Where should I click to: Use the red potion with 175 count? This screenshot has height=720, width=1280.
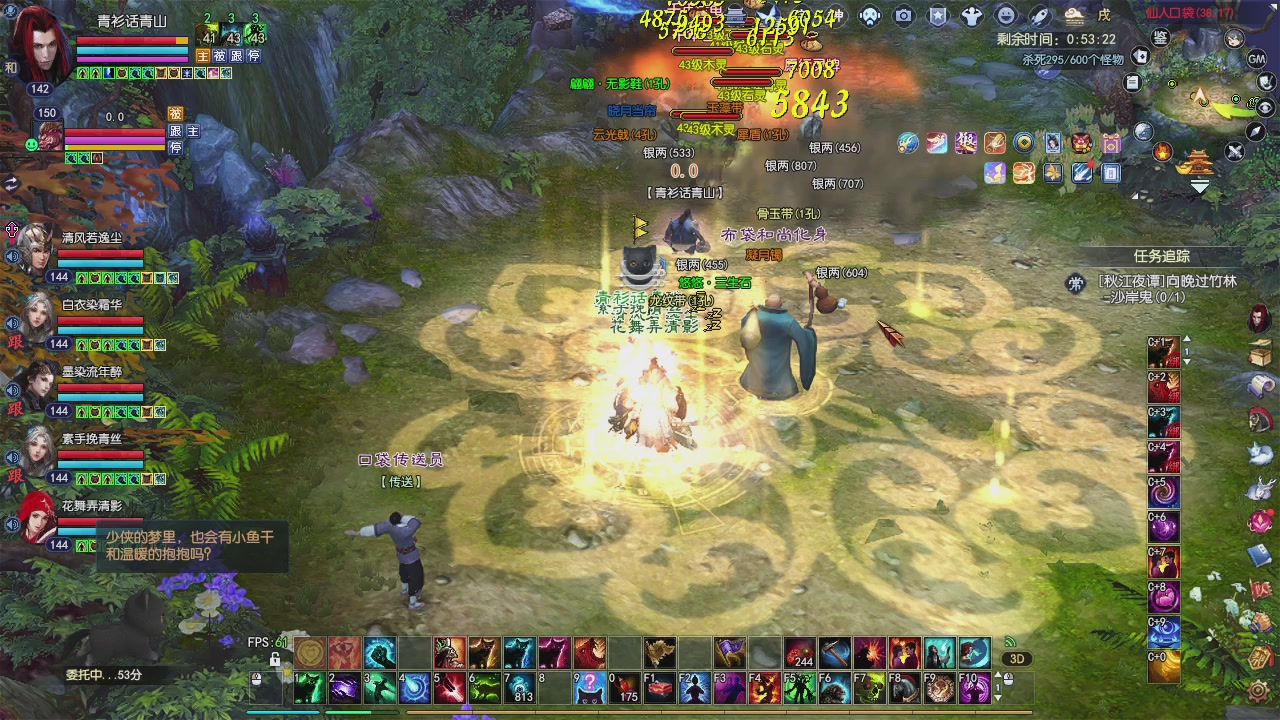(626, 687)
